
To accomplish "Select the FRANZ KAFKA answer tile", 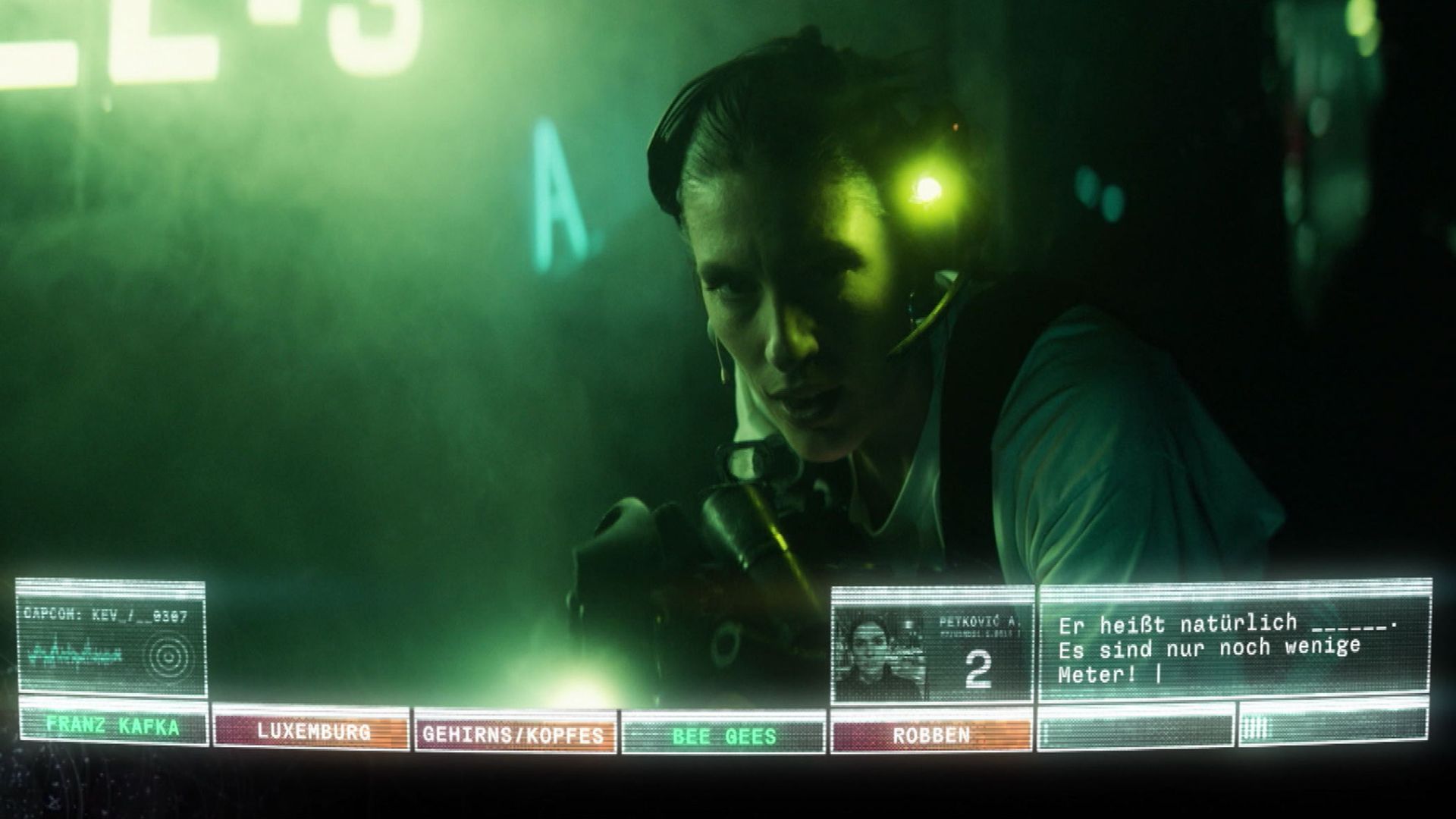I will [x=113, y=726].
